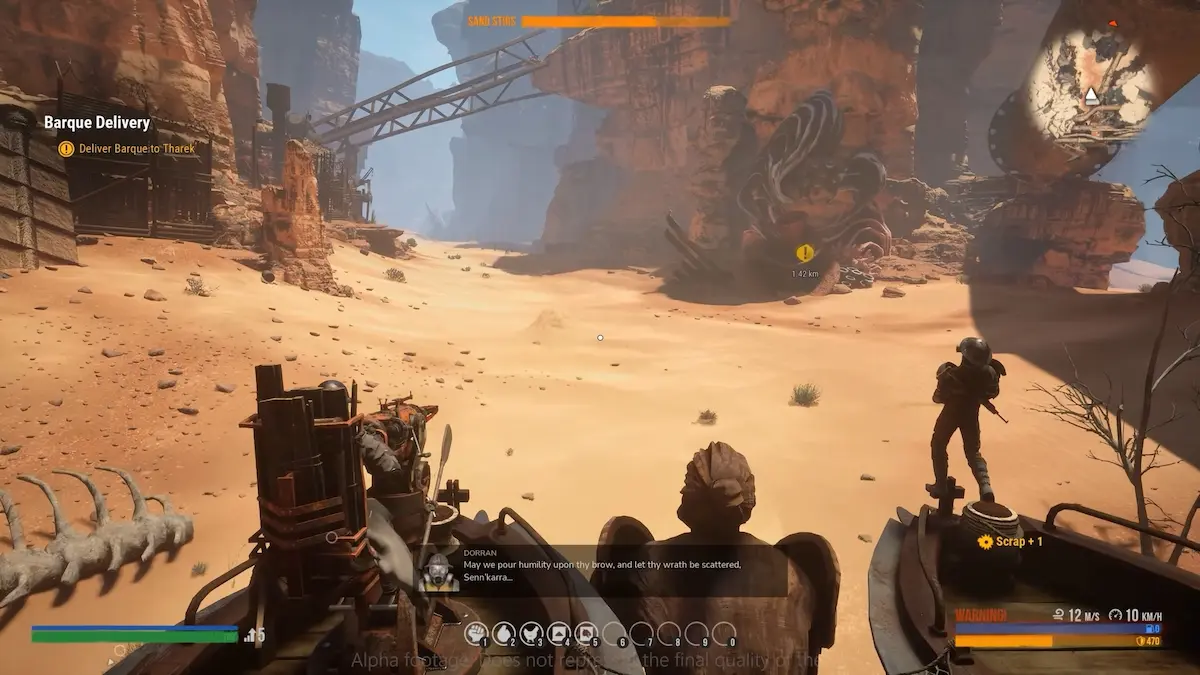This screenshot has width=1200, height=675.
Task: Click the yellow quest waypoint marker
Action: click(804, 254)
